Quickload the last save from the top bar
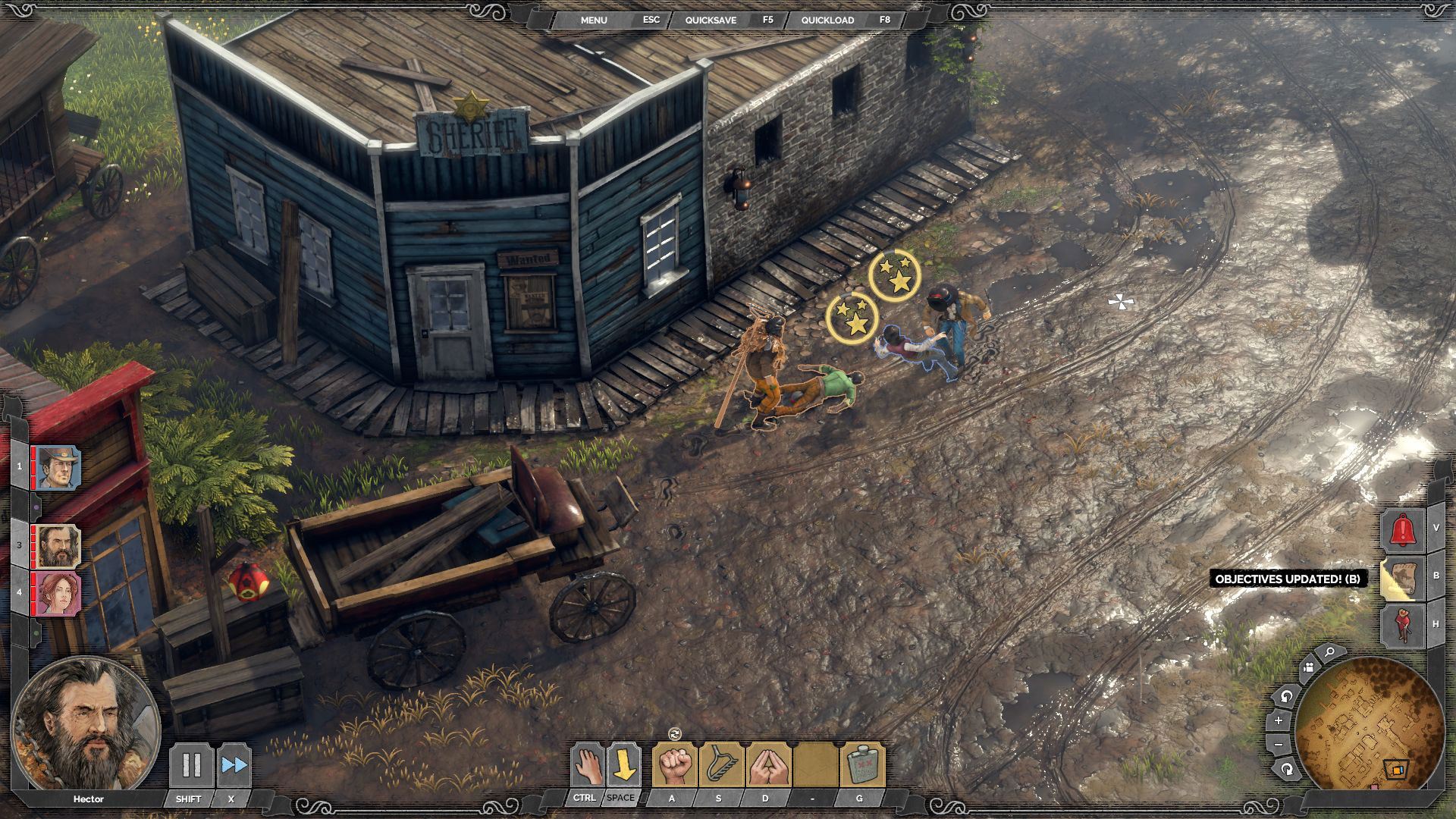 [x=827, y=20]
